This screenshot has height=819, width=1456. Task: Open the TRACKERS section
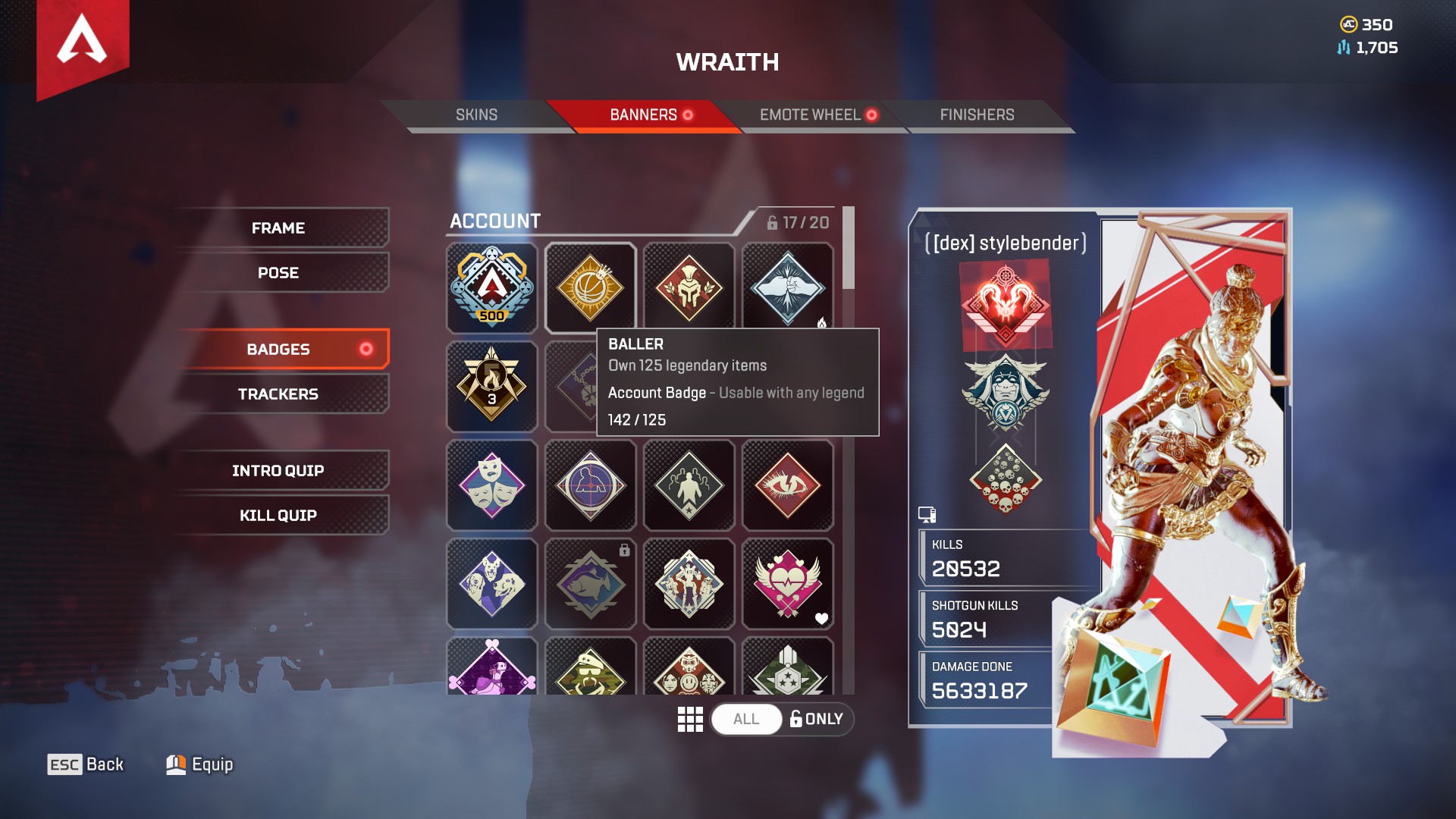[x=278, y=394]
